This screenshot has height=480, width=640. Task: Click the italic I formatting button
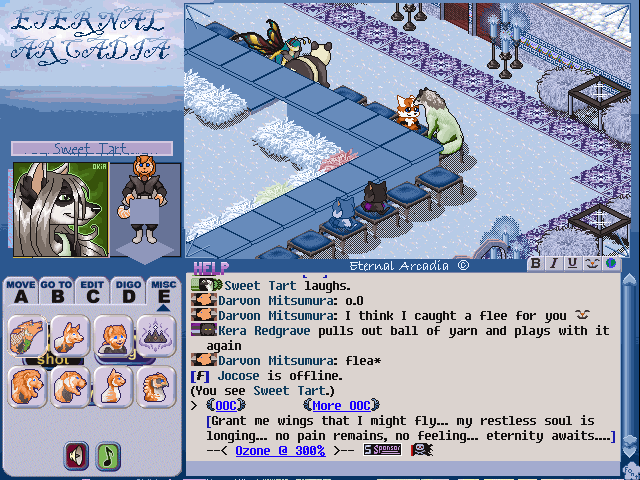(x=554, y=264)
